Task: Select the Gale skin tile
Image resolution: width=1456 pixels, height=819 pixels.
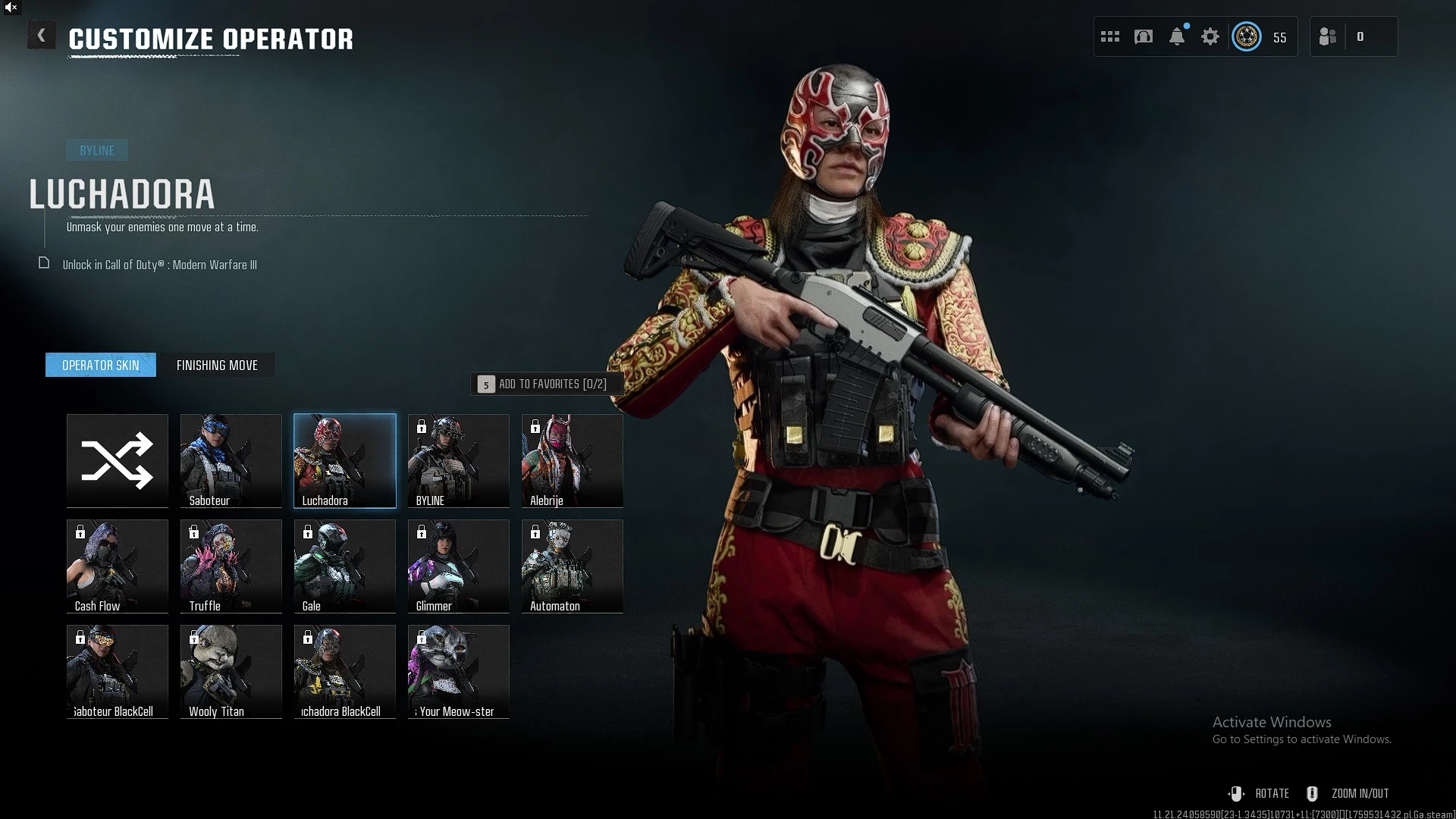Action: (x=345, y=566)
